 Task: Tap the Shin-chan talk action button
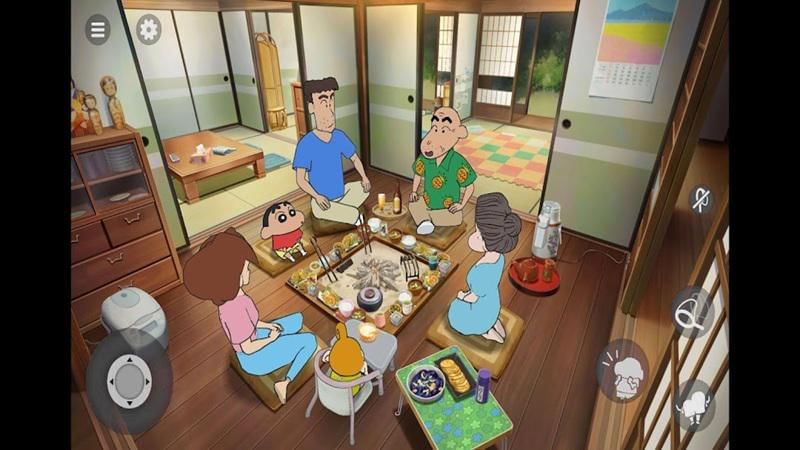[621, 369]
